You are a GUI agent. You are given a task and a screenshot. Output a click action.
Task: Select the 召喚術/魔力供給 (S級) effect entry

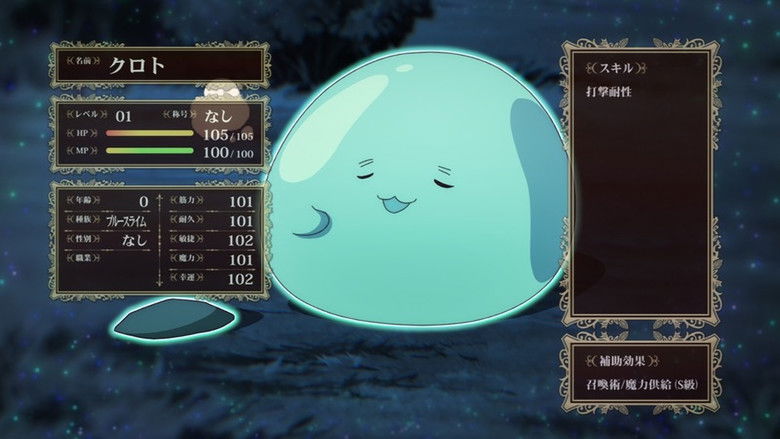tap(639, 385)
